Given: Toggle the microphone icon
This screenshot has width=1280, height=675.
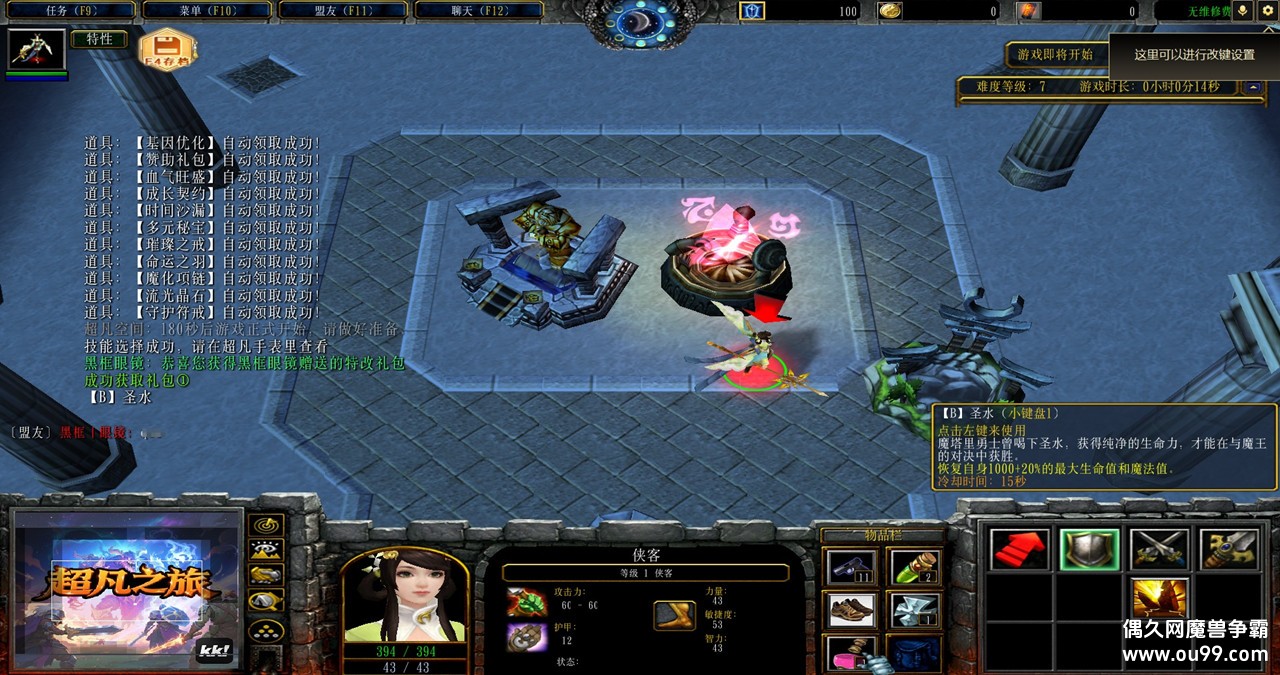Looking at the screenshot, I should point(1243,11).
